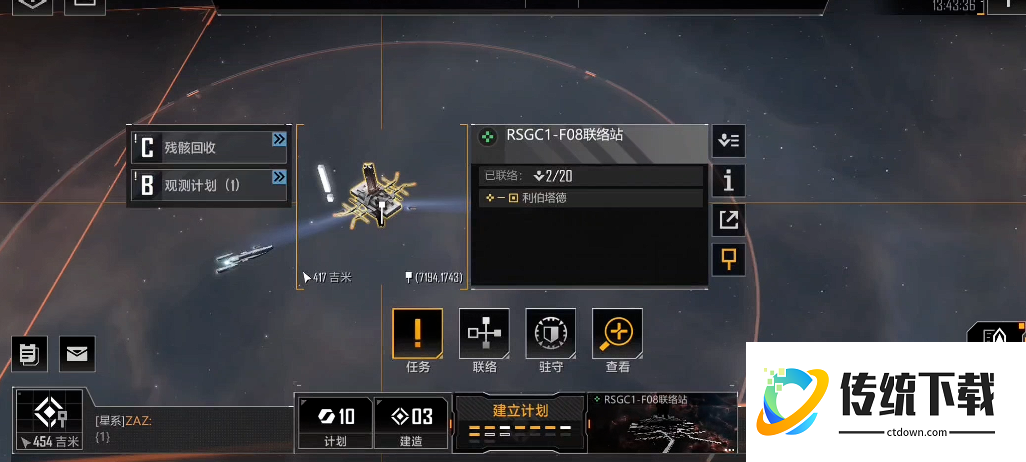Click the station marker on the map
Viewport: 1026px width, 462px height.
[380, 197]
